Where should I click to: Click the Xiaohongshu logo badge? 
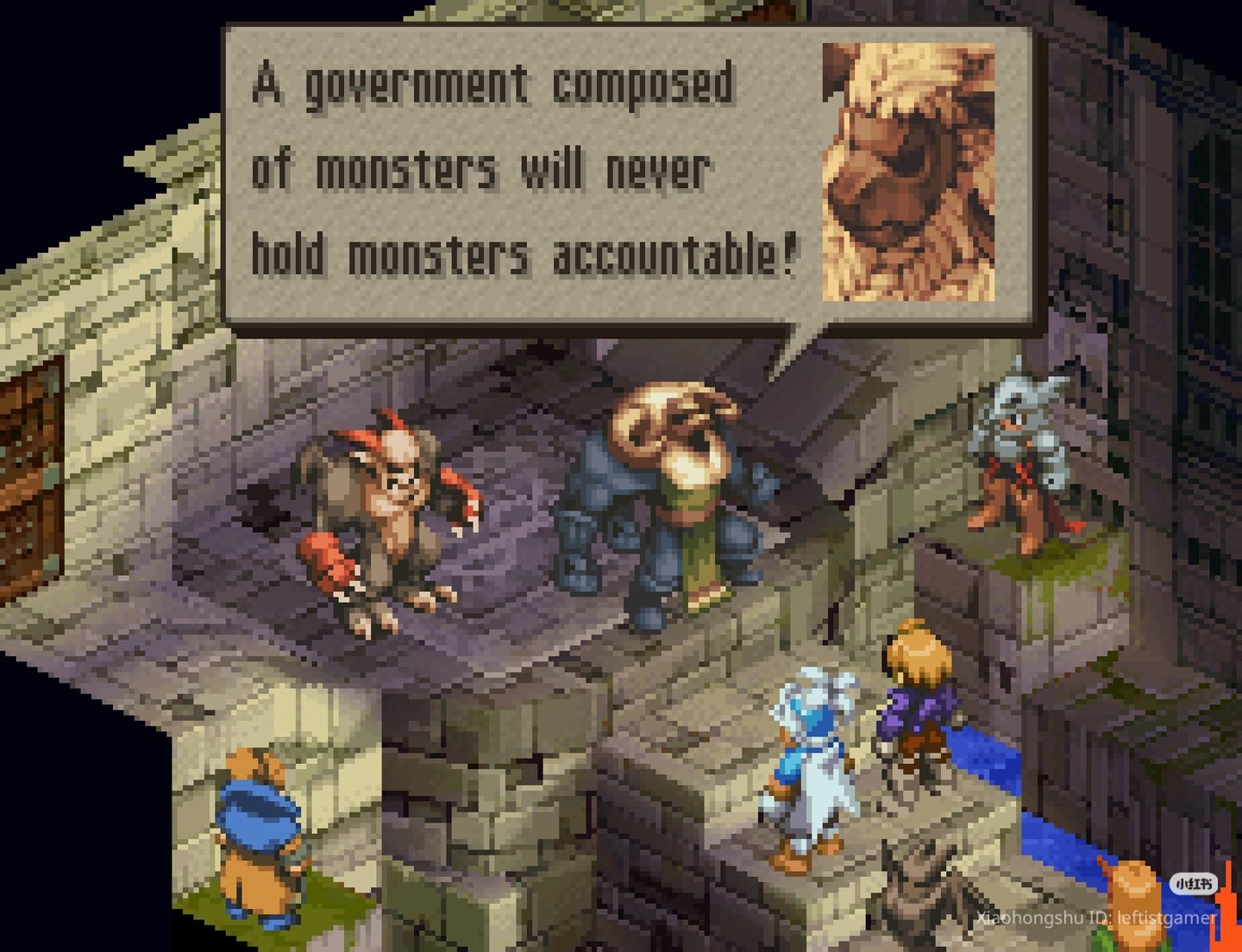point(1194,884)
